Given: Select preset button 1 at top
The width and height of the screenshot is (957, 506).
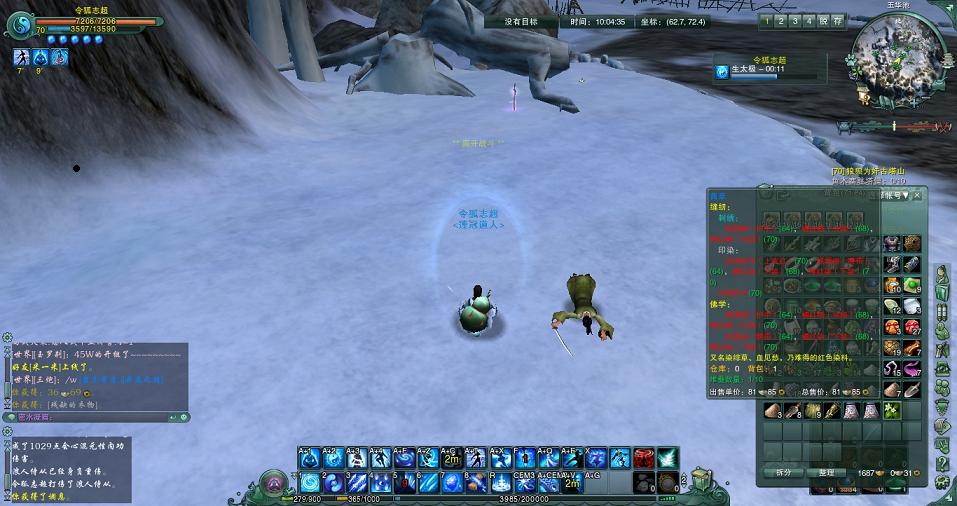Looking at the screenshot, I should tap(767, 20).
